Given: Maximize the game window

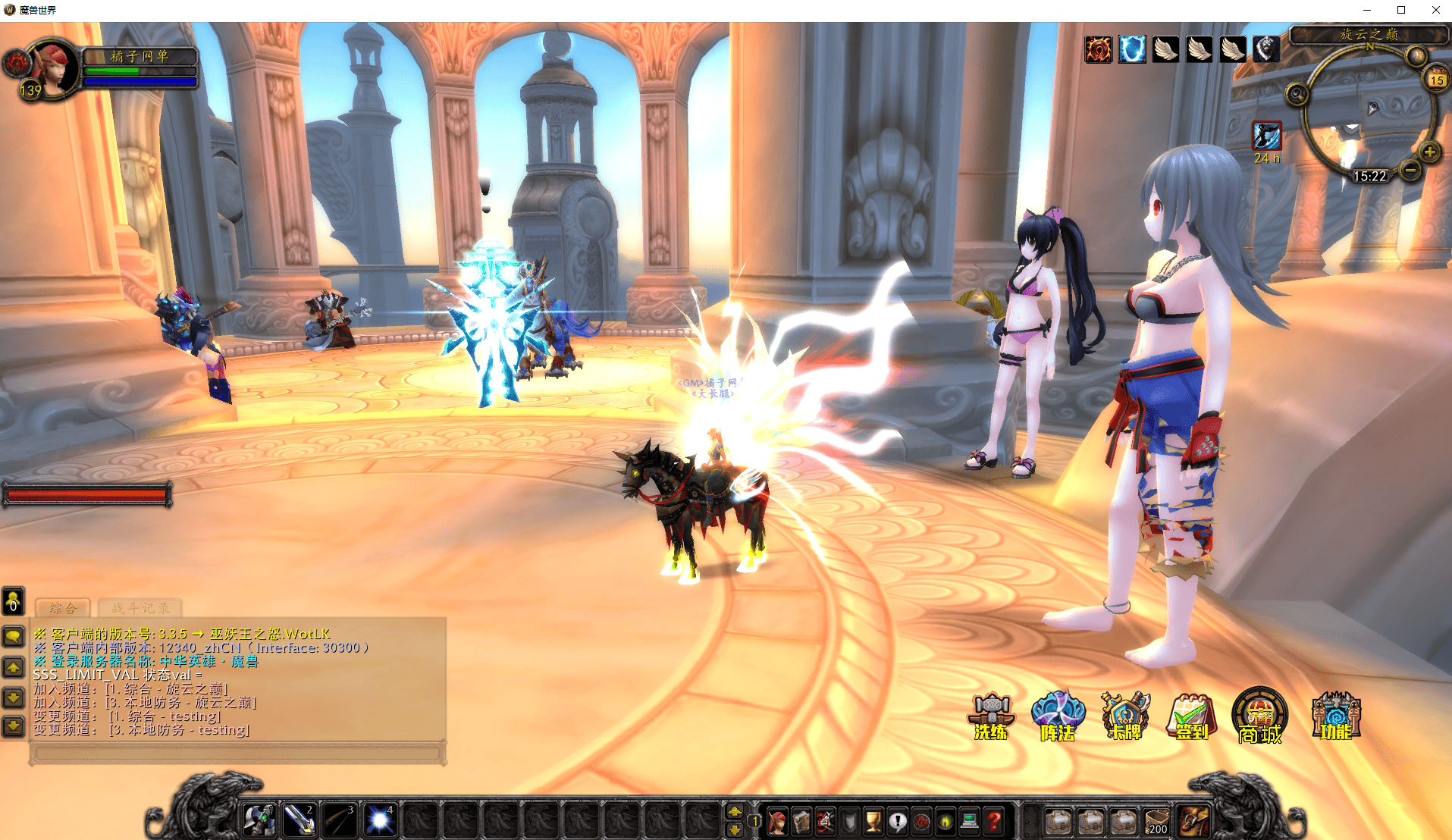Looking at the screenshot, I should (1401, 10).
